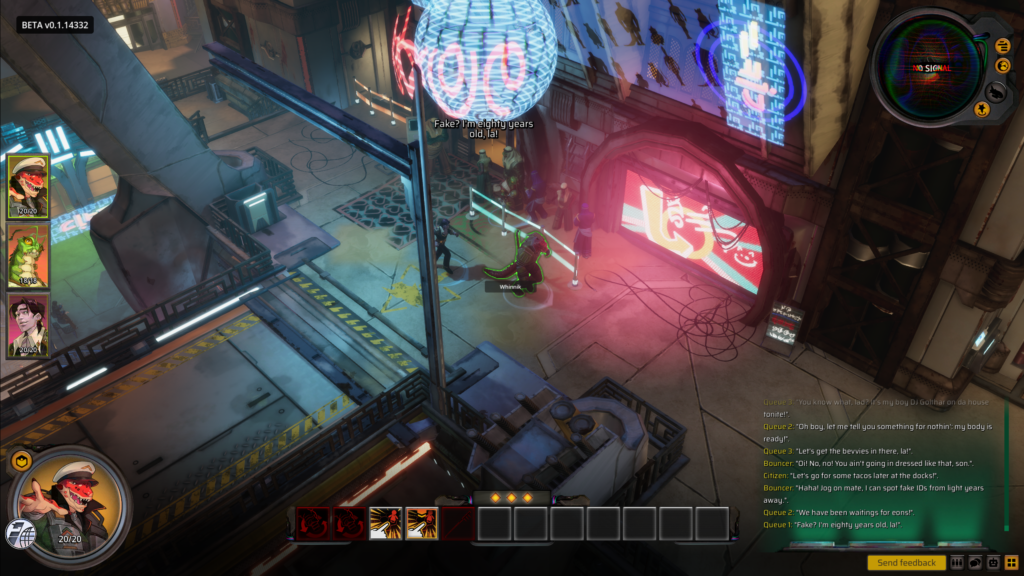Activate the red slashed ability in the hotbar
This screenshot has width=1024, height=576.
tap(458, 523)
